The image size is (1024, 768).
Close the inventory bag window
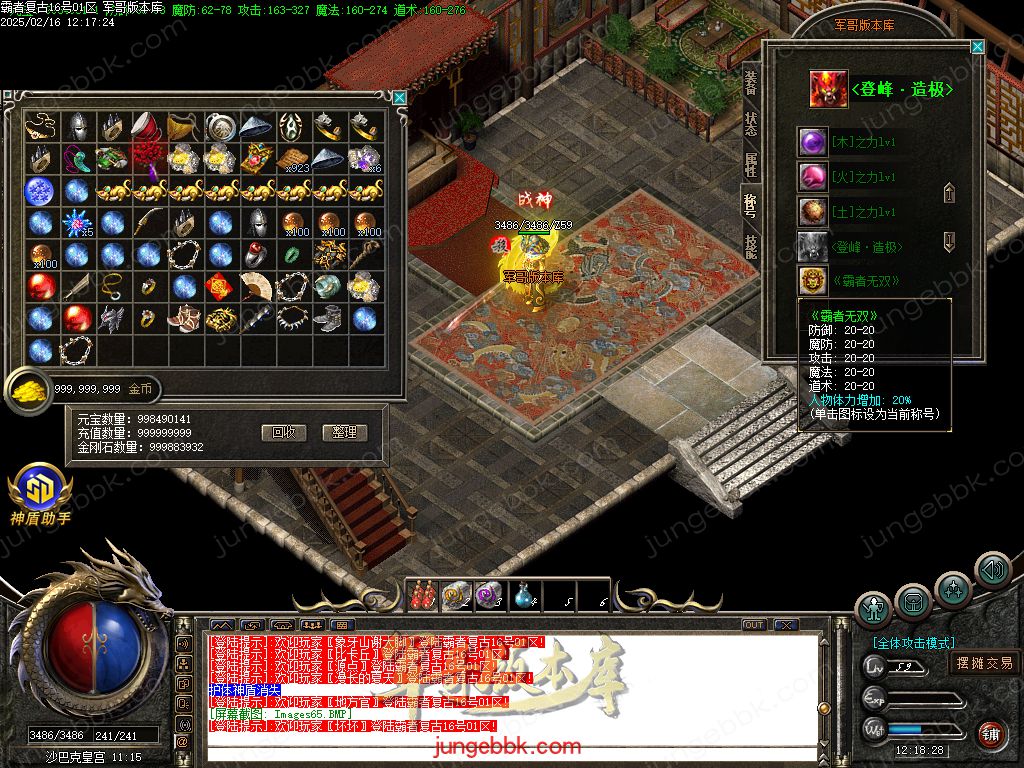coord(400,97)
